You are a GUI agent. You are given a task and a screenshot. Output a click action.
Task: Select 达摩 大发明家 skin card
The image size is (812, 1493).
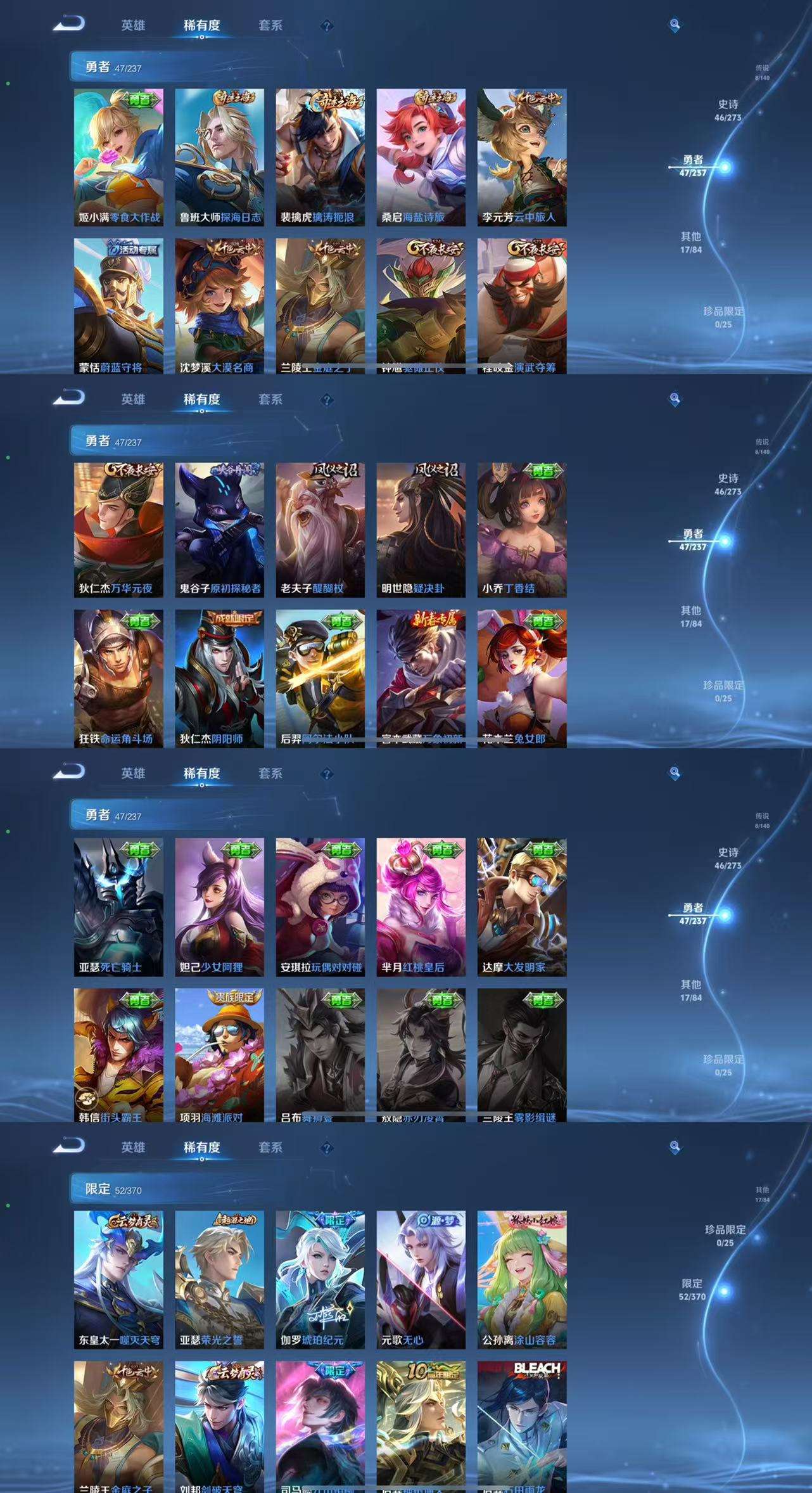(x=522, y=906)
